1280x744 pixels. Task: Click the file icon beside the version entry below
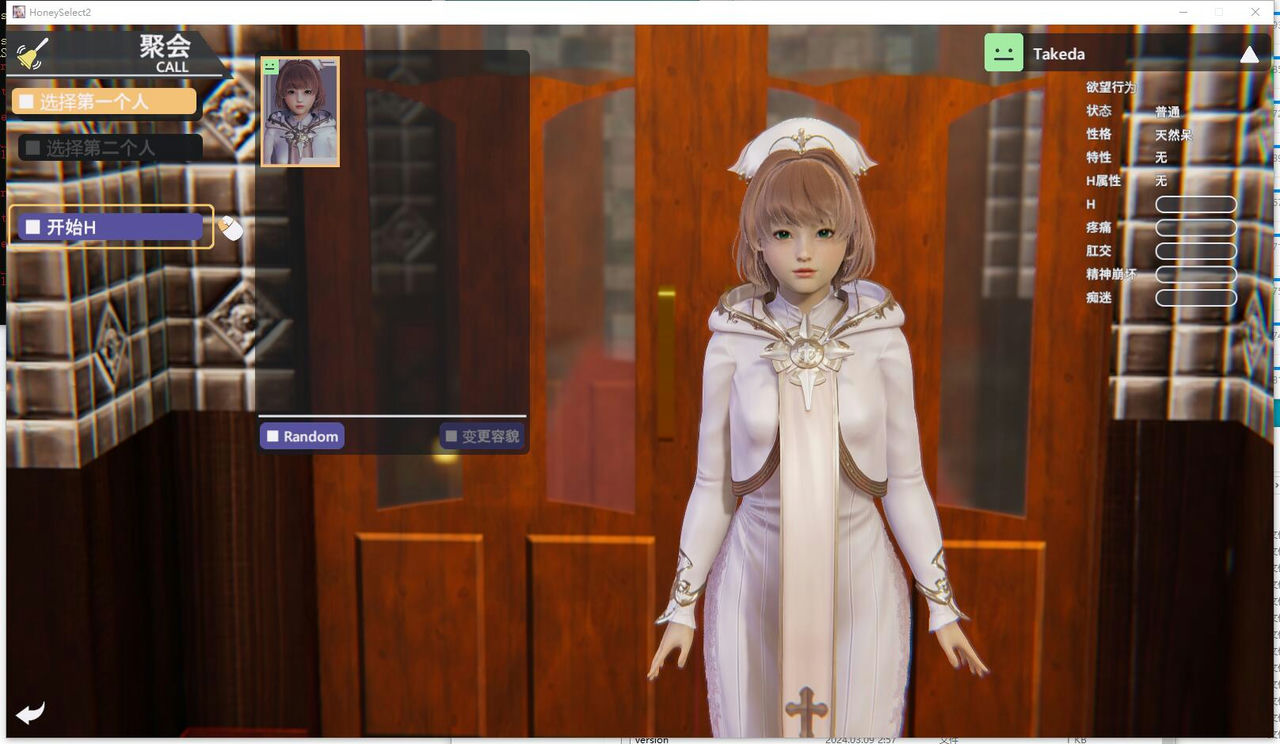pyautogui.click(x=628, y=739)
